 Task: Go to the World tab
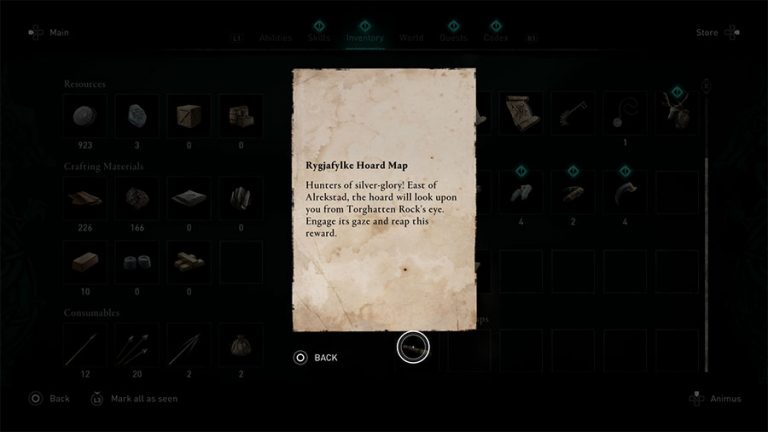pos(411,37)
